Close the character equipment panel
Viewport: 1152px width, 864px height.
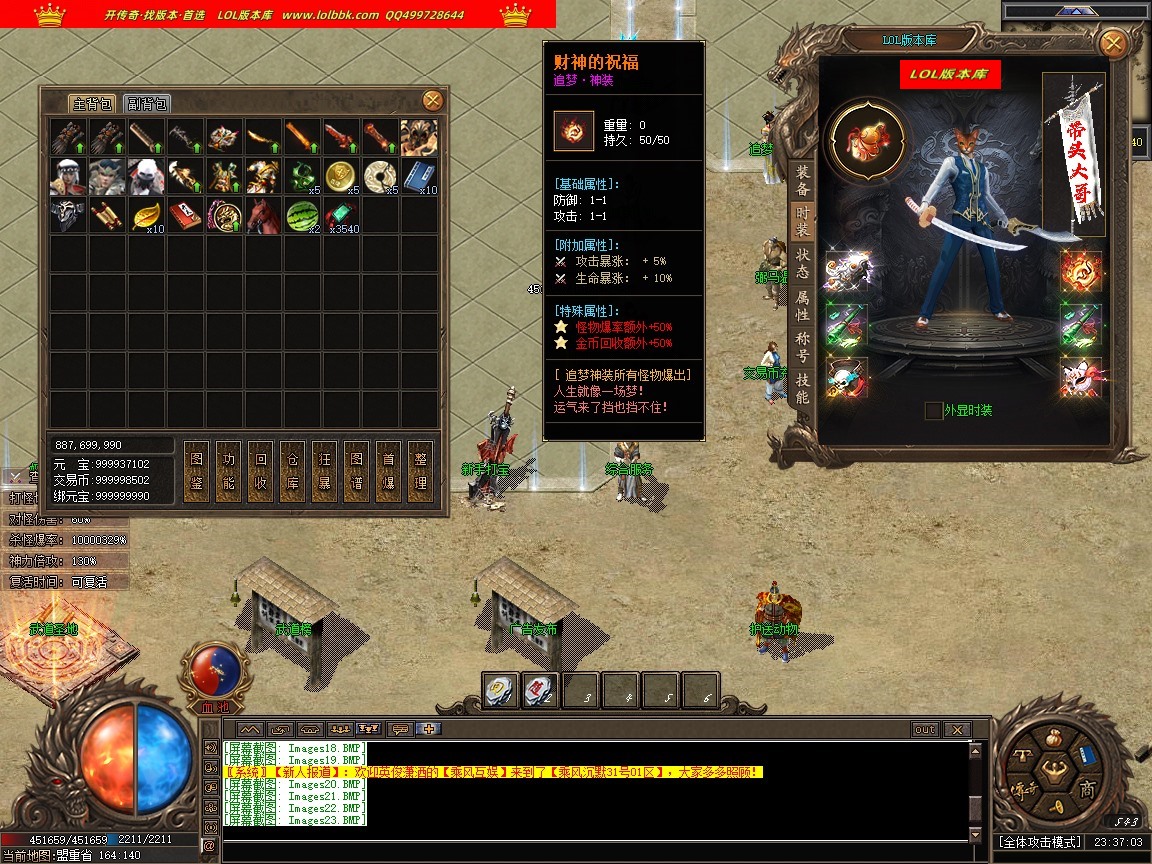coord(1112,44)
